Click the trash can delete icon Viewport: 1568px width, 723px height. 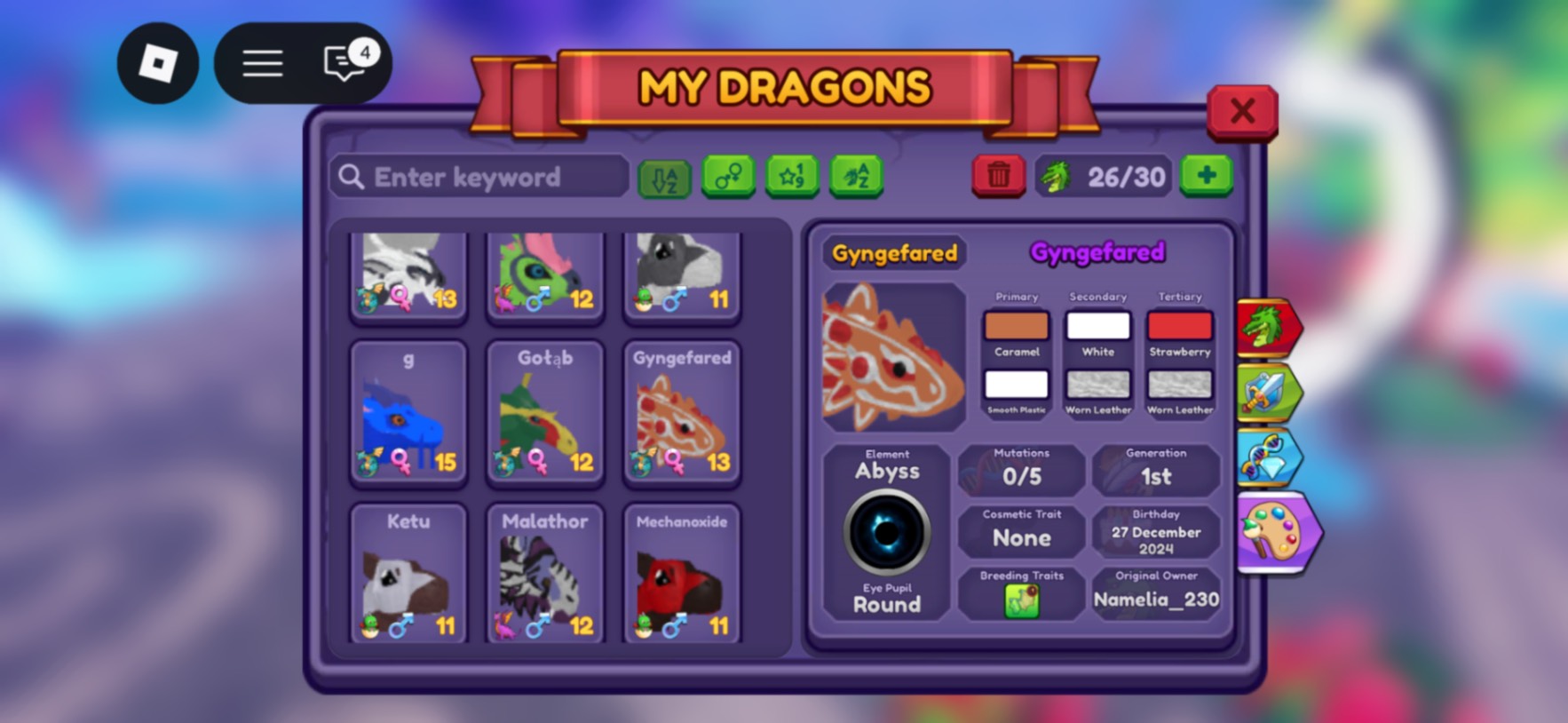998,175
